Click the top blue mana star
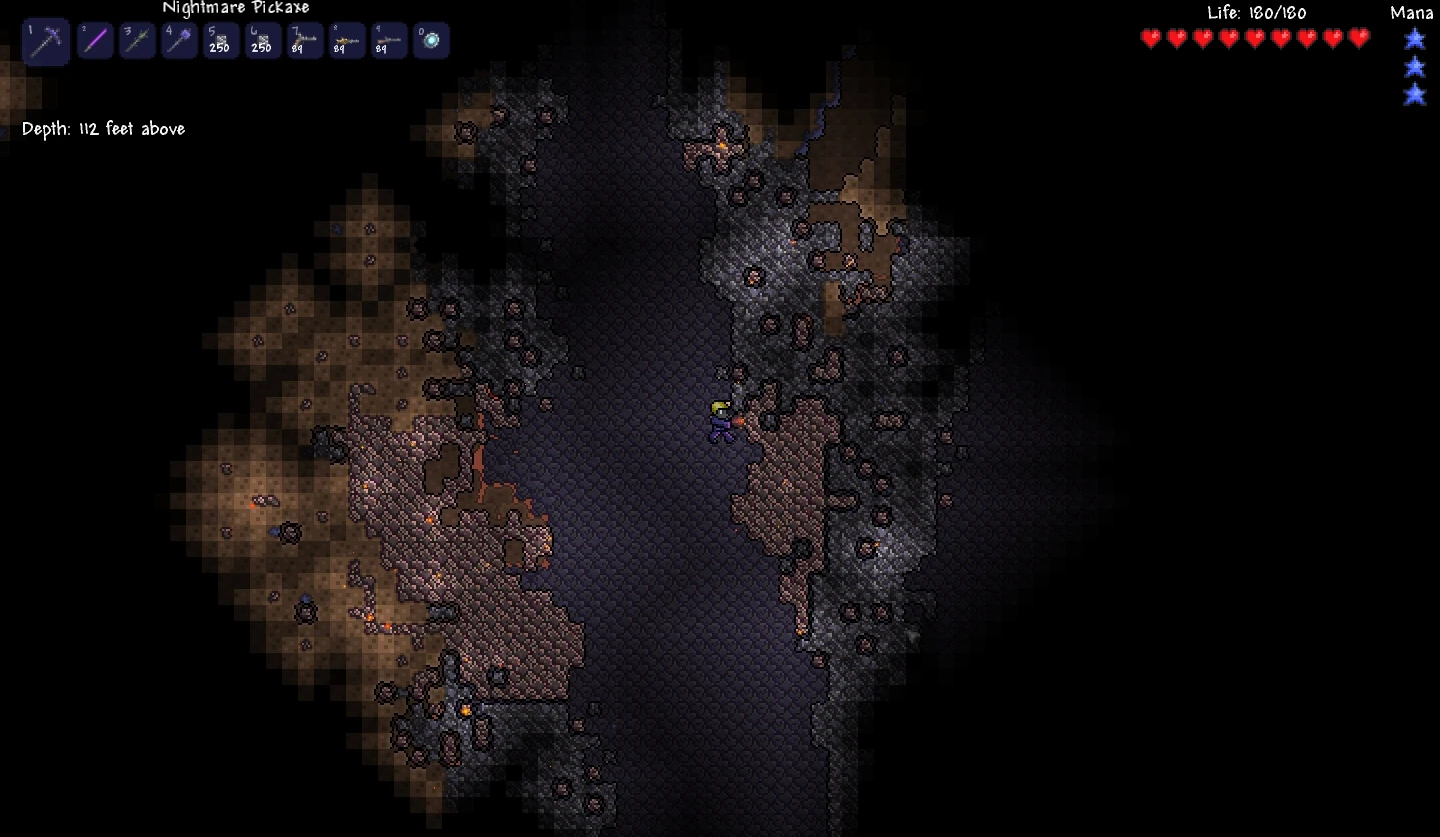This screenshot has height=837, width=1440. (1414, 39)
